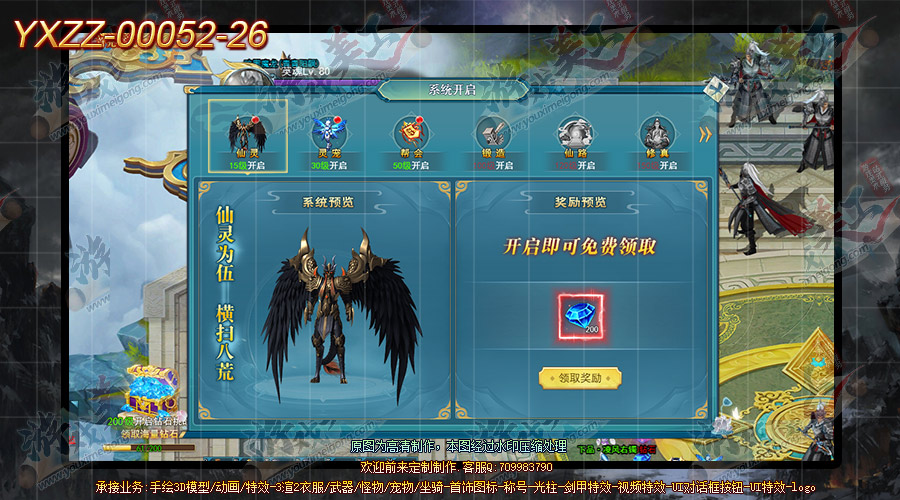Open the 帮会 guild system preview

click(410, 134)
